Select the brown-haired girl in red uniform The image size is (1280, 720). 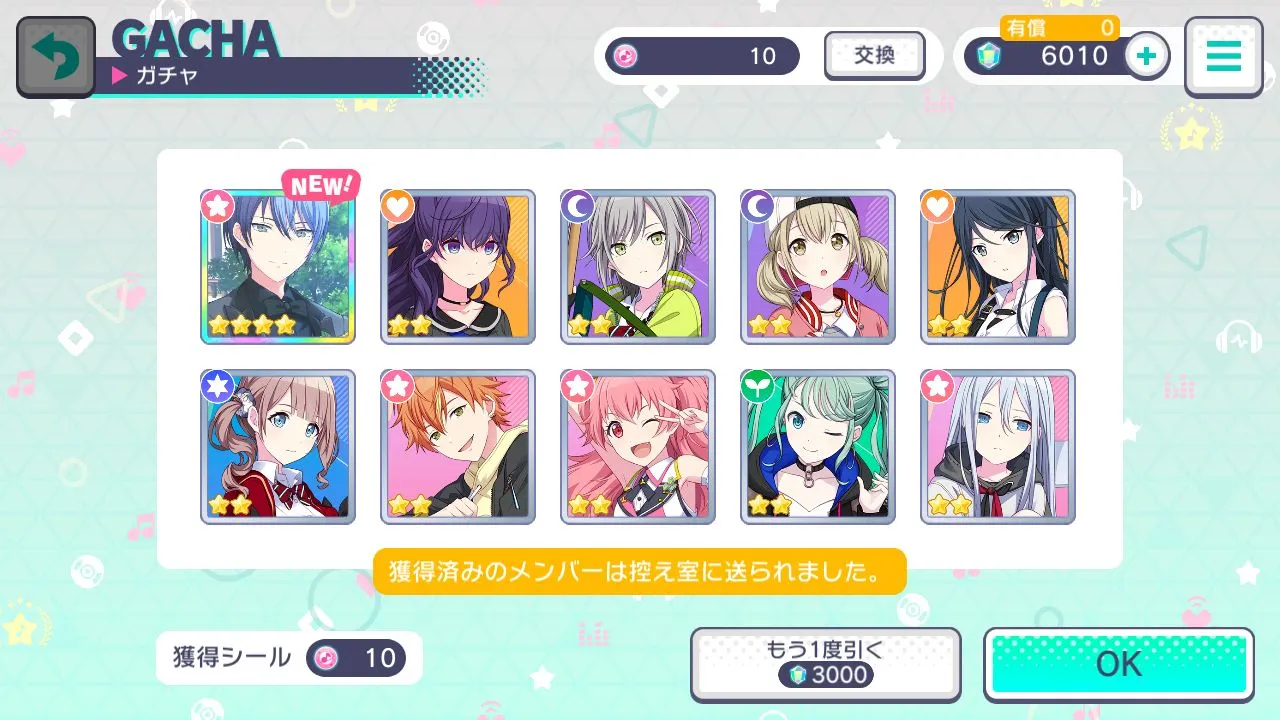(278, 447)
